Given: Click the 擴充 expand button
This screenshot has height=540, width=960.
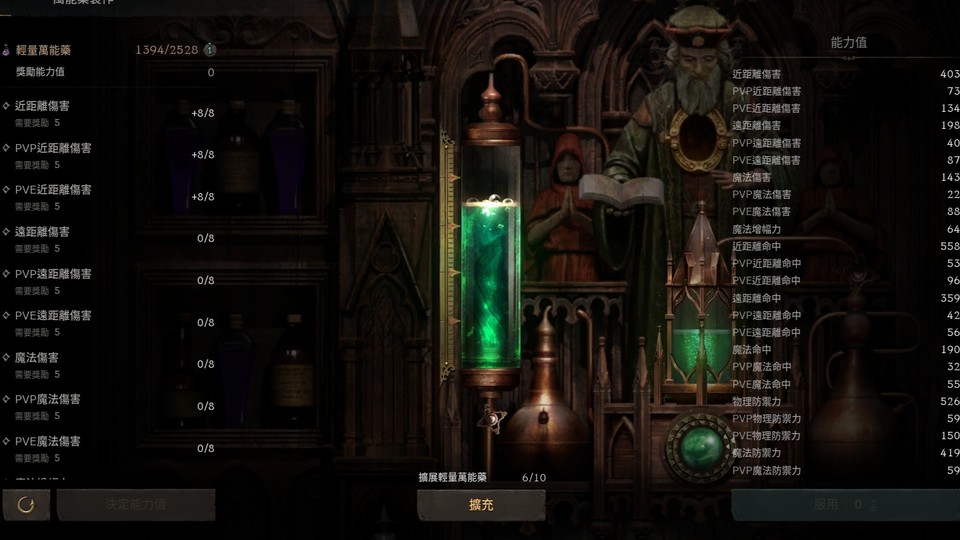Looking at the screenshot, I should click(x=481, y=505).
